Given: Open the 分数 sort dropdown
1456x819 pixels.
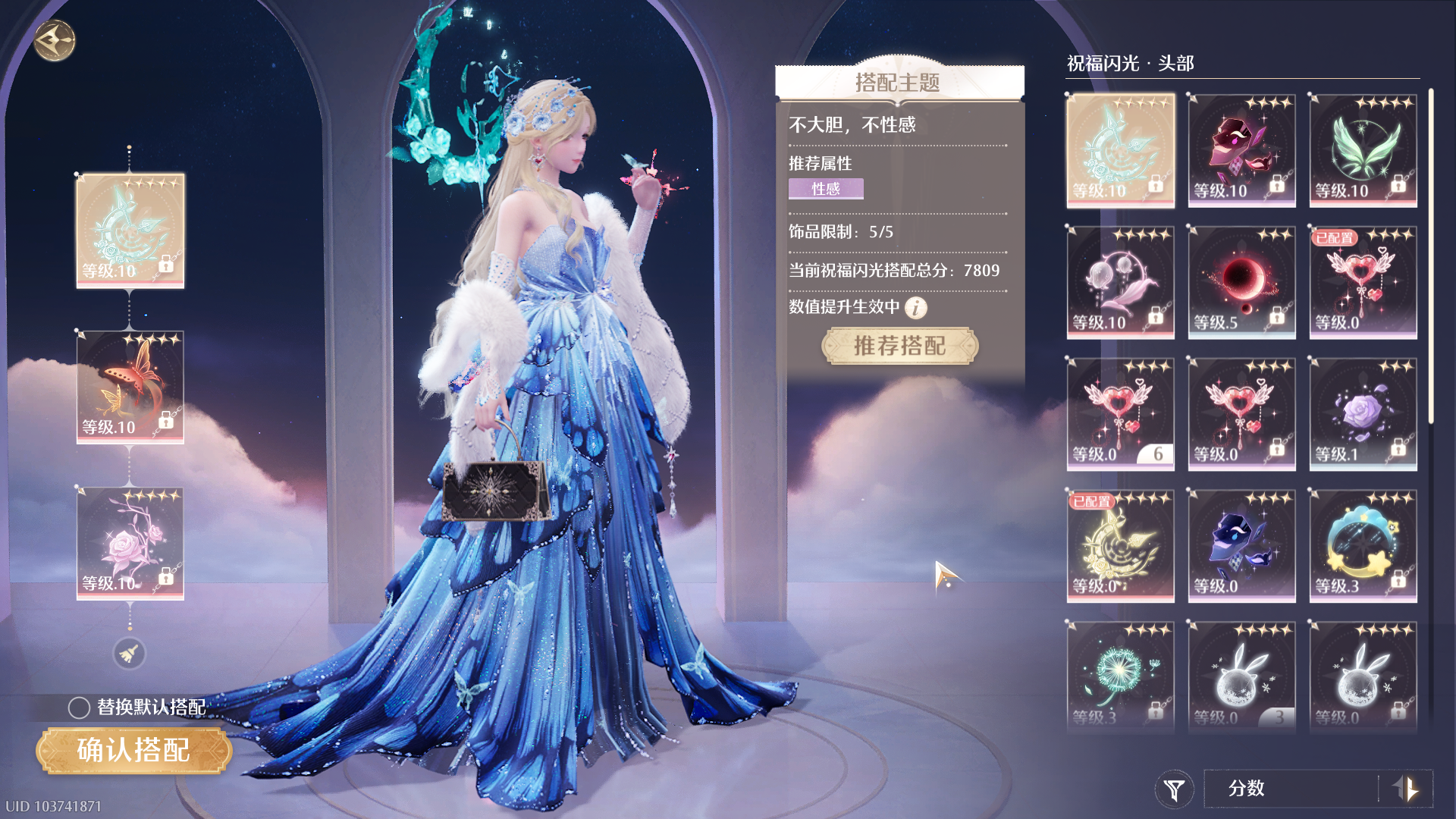Looking at the screenshot, I should click(x=1289, y=789).
